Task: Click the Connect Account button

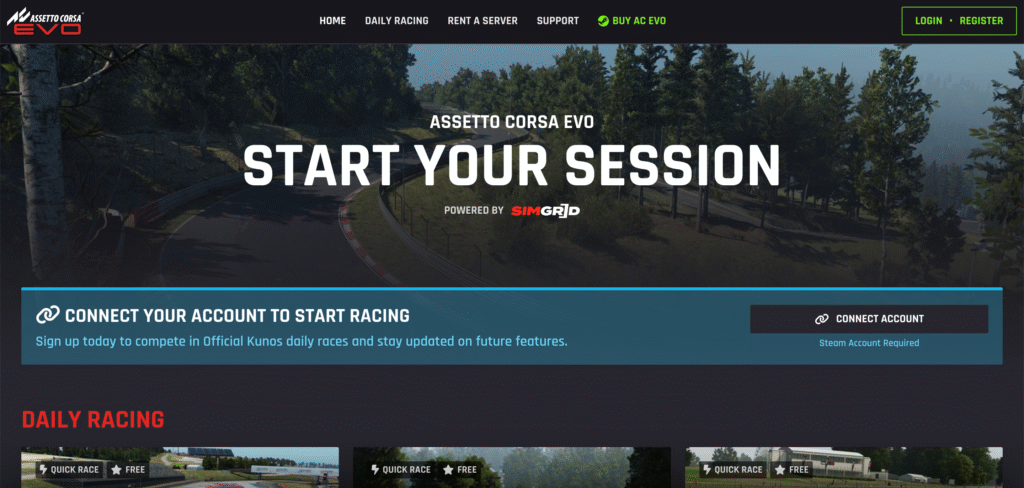Action: tap(868, 319)
